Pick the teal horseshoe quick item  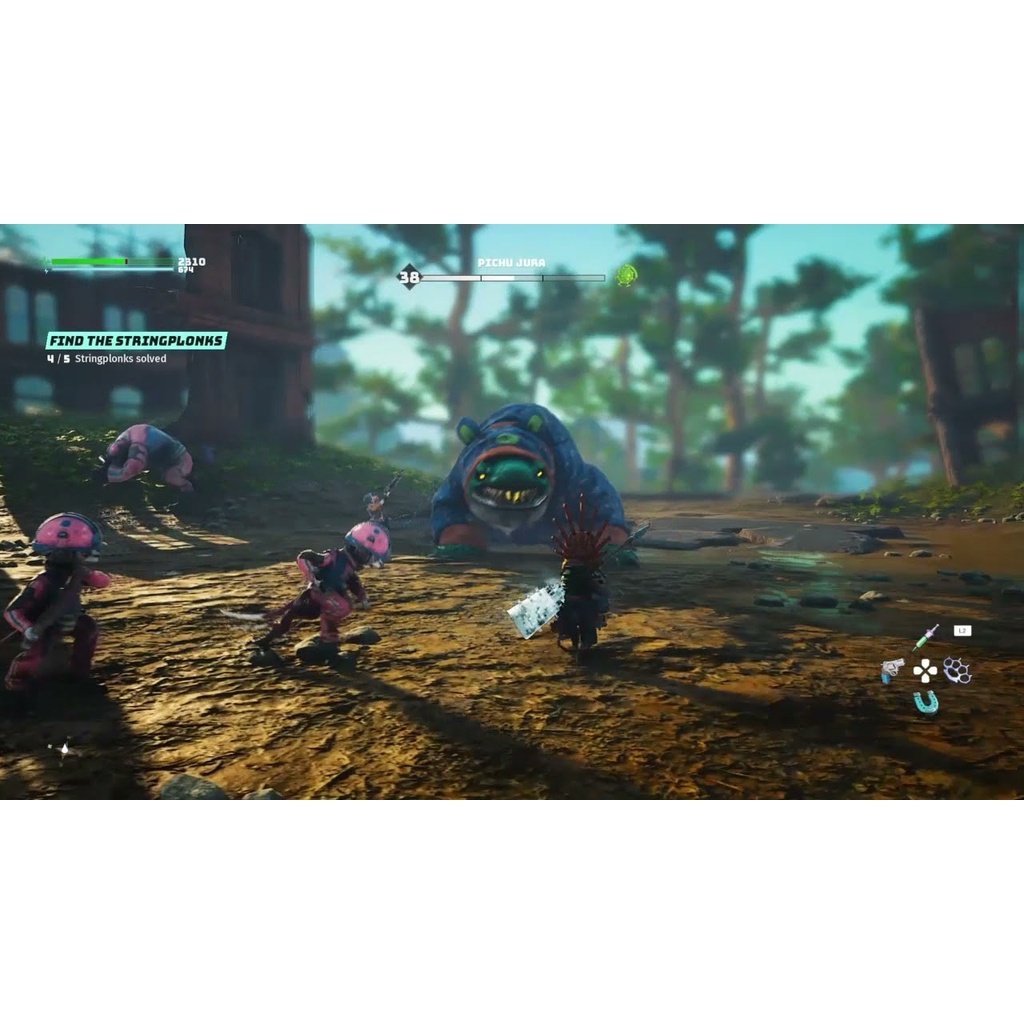coord(926,702)
